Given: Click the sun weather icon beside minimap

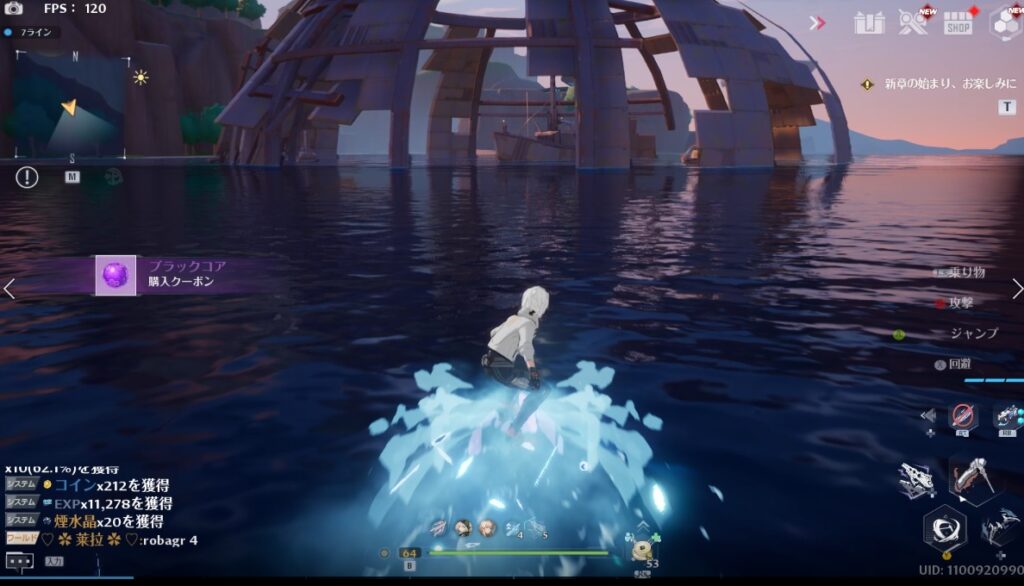Looking at the screenshot, I should pyautogui.click(x=141, y=77).
